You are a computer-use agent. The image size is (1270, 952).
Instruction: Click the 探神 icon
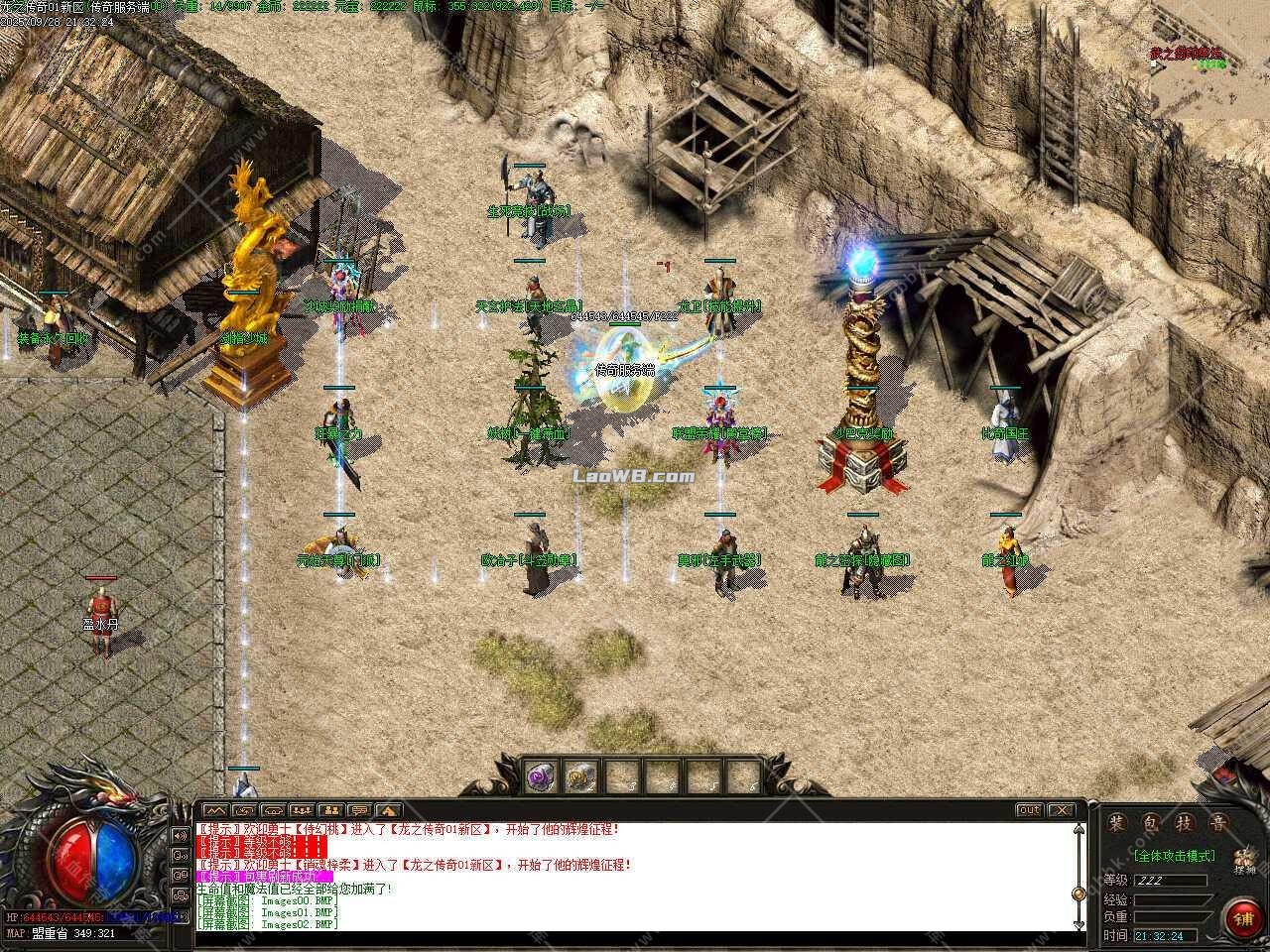click(x=1244, y=860)
